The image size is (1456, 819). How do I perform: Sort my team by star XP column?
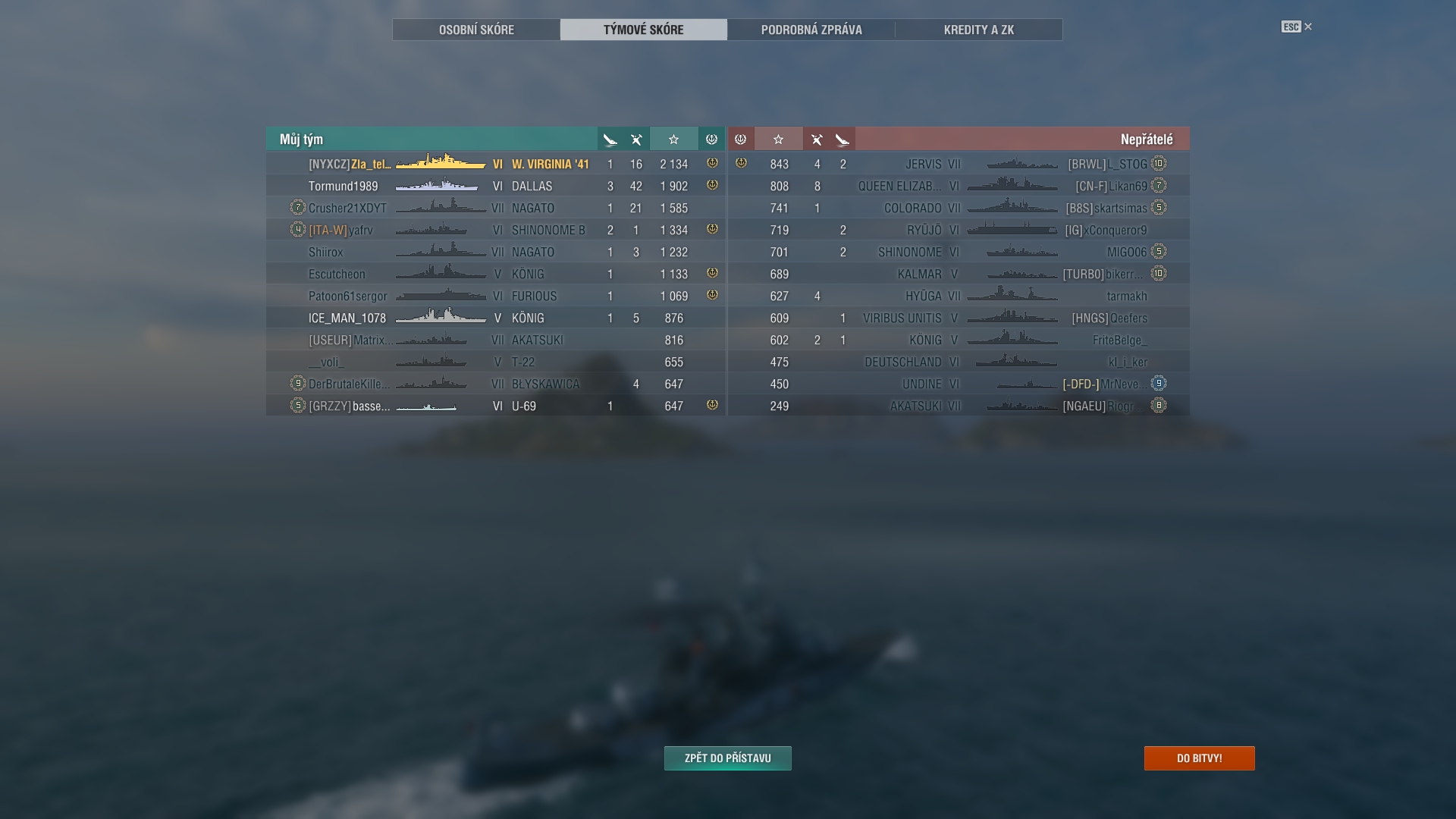673,139
